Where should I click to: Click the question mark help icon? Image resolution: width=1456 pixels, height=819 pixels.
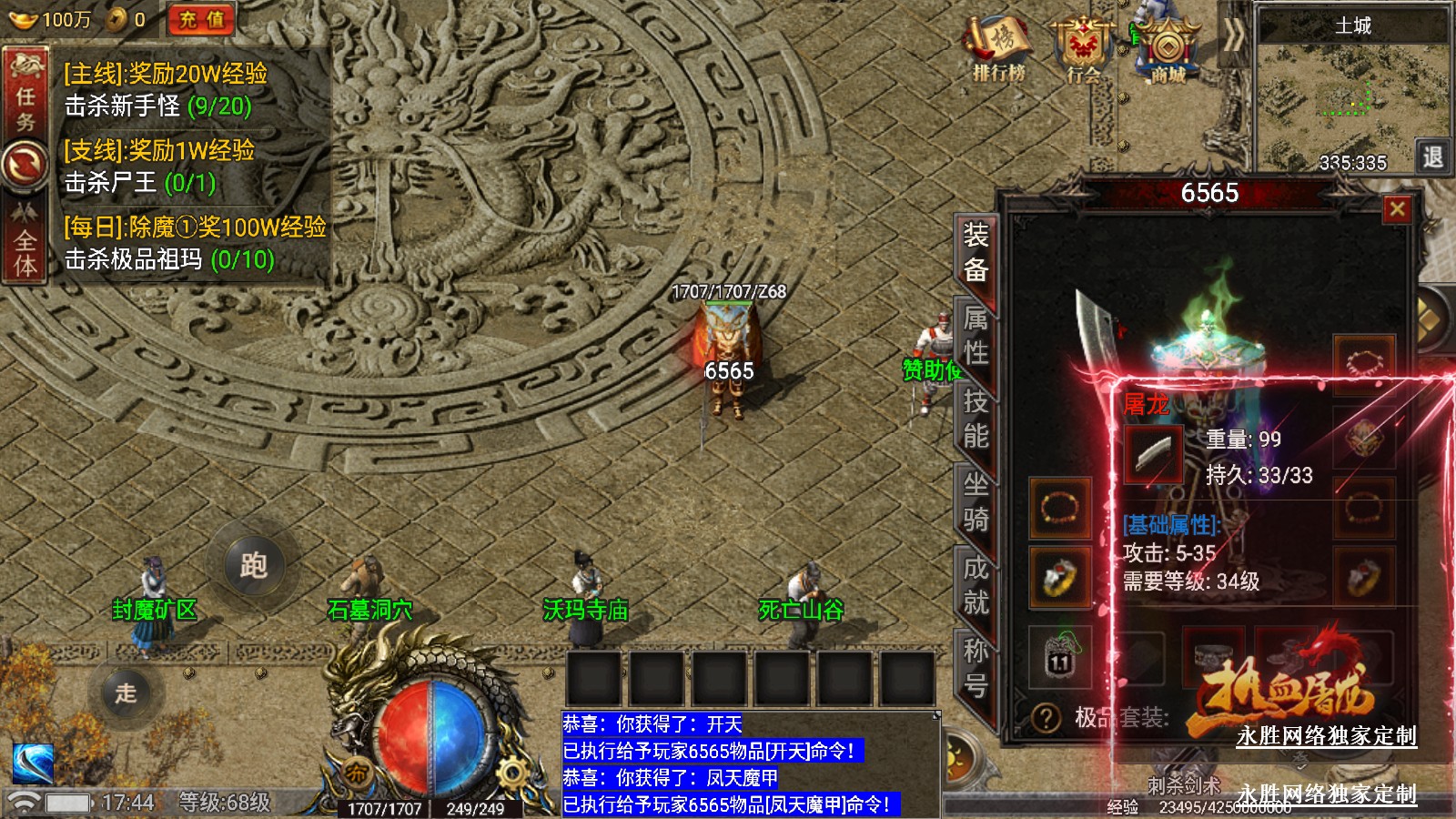click(x=1046, y=718)
